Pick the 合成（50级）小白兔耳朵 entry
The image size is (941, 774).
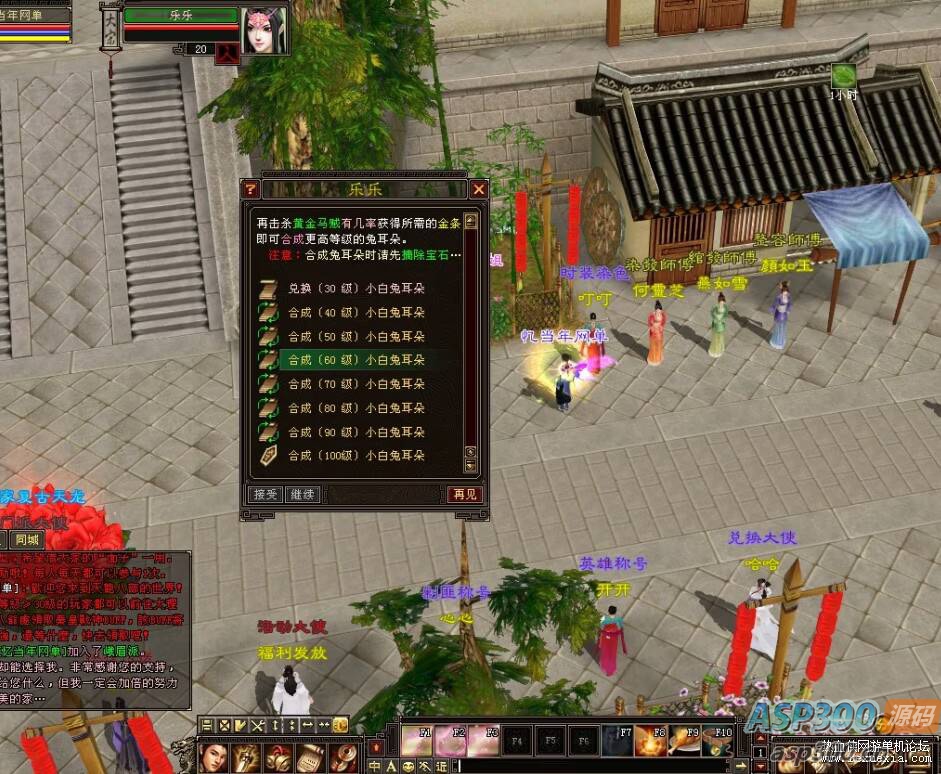click(355, 336)
